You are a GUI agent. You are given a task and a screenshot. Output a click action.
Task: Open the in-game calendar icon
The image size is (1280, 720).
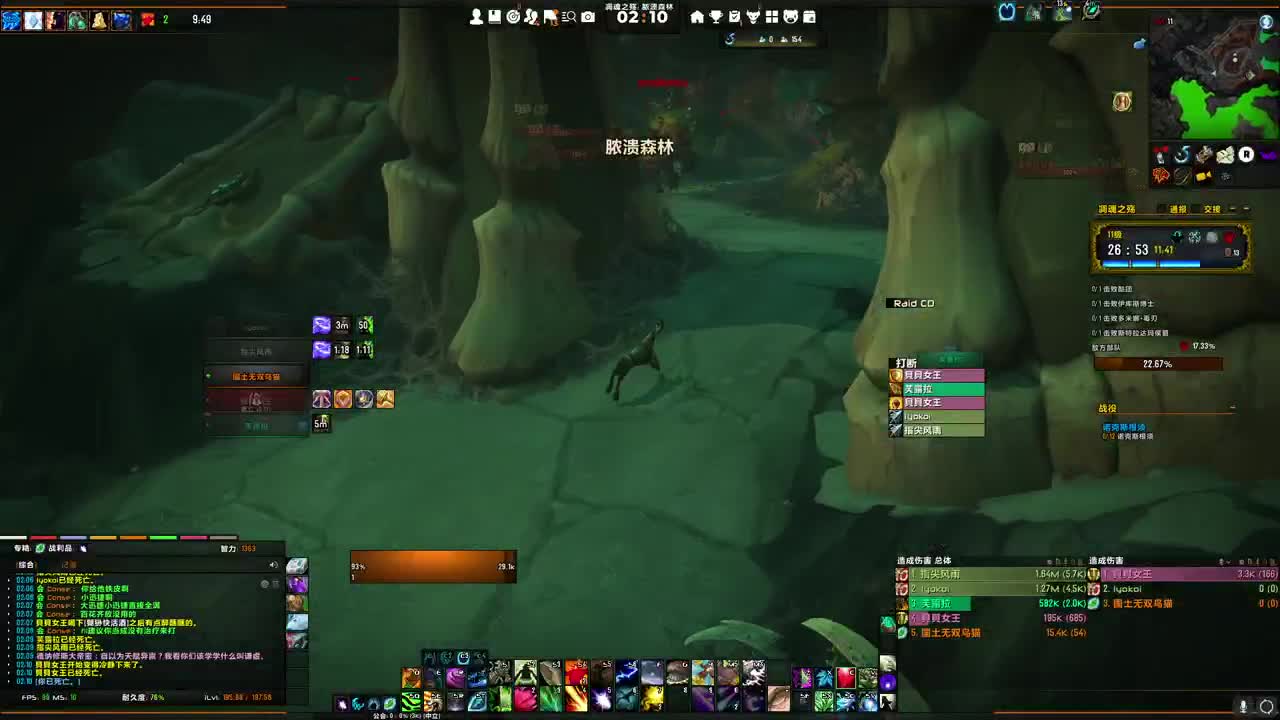point(810,17)
